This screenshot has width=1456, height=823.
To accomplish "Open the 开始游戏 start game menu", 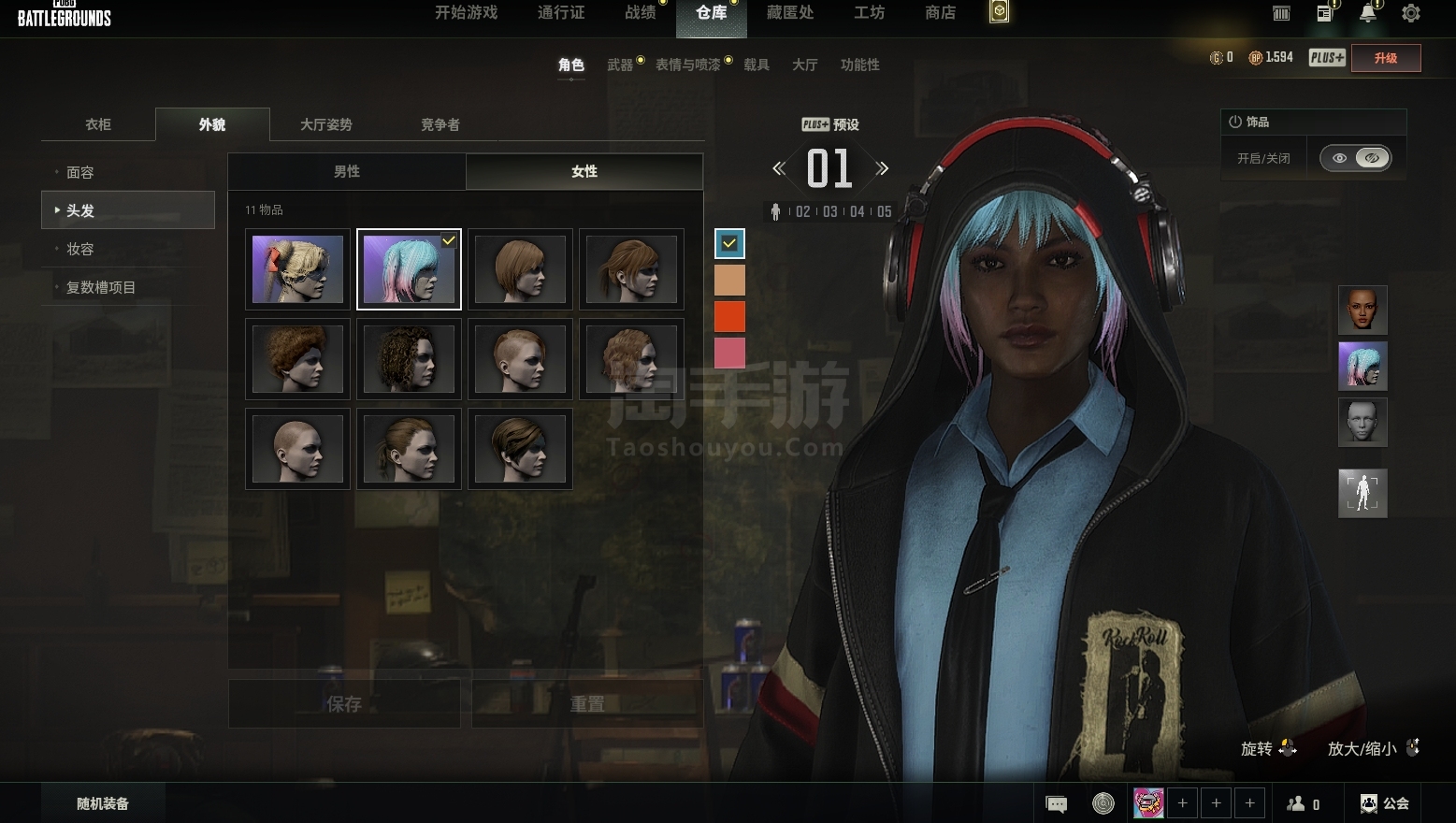I will tap(466, 13).
